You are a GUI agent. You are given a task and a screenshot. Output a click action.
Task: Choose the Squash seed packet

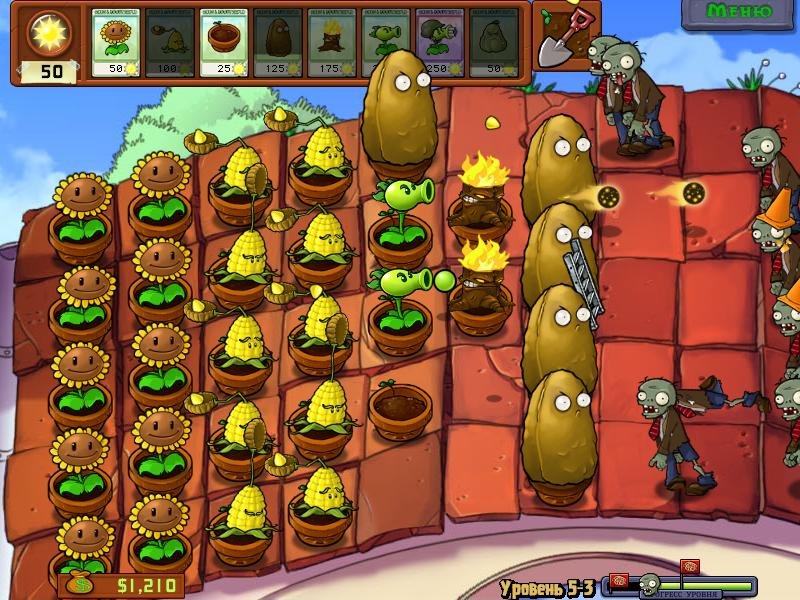pyautogui.click(x=494, y=43)
